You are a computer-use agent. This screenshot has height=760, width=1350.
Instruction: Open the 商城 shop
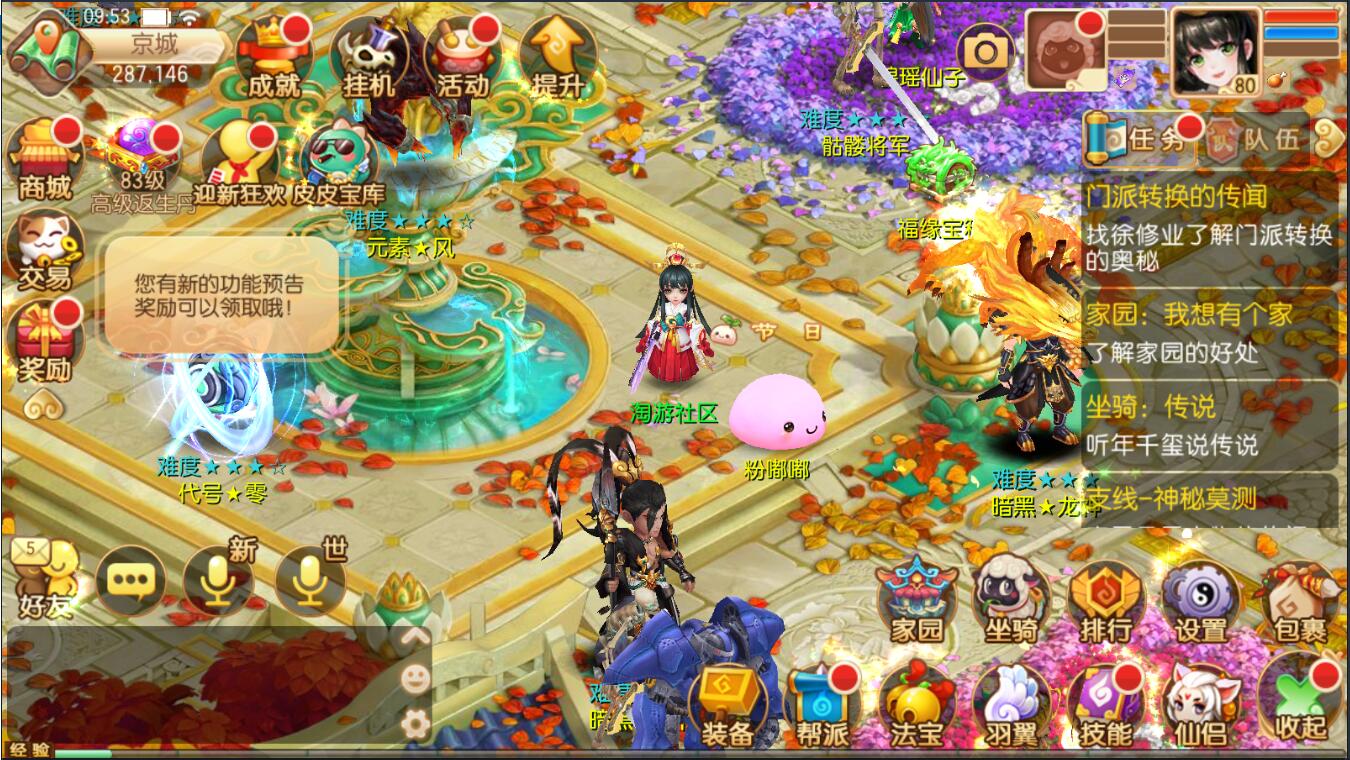(x=45, y=158)
